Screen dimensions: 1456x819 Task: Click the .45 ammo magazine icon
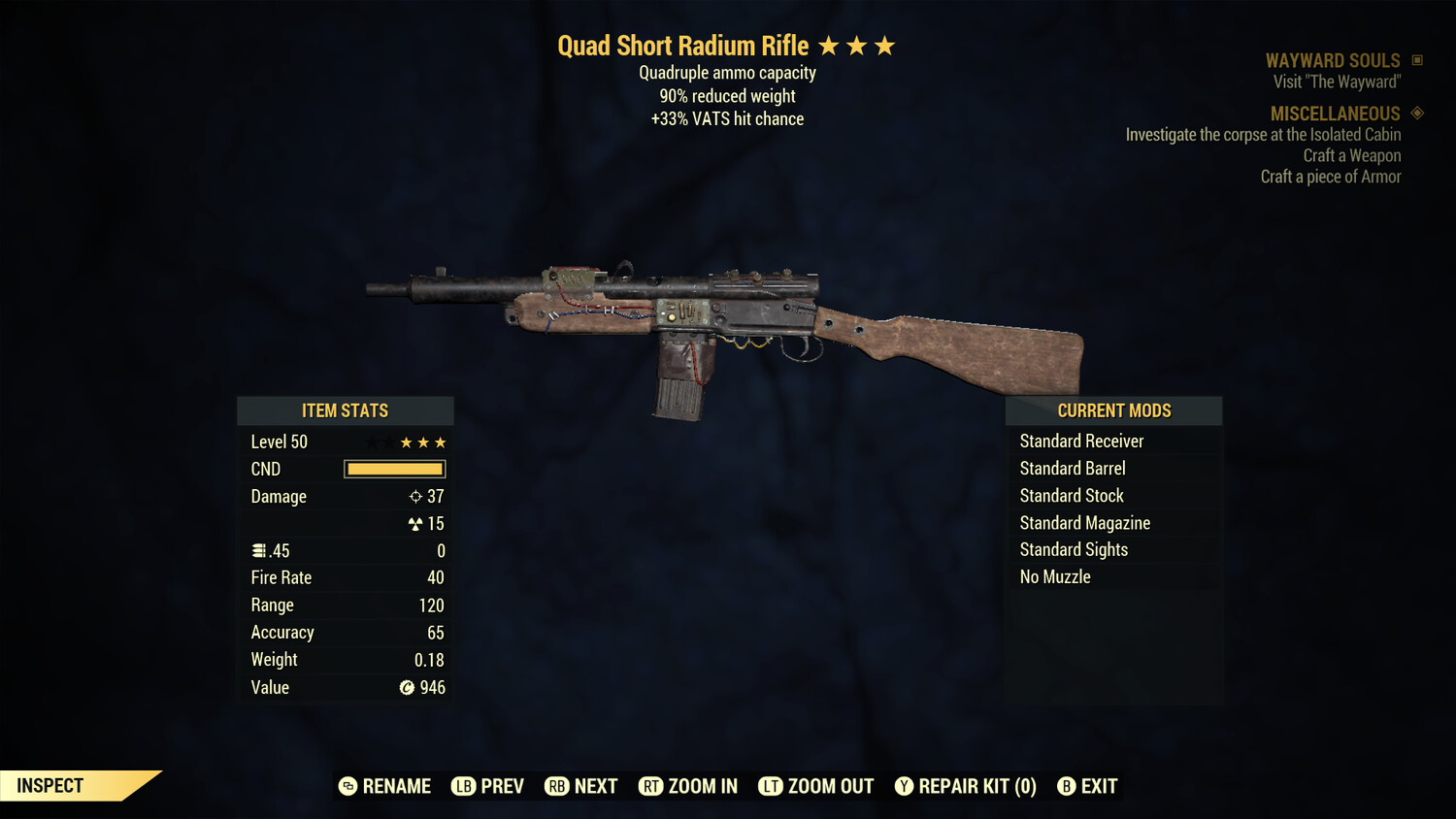point(257,550)
